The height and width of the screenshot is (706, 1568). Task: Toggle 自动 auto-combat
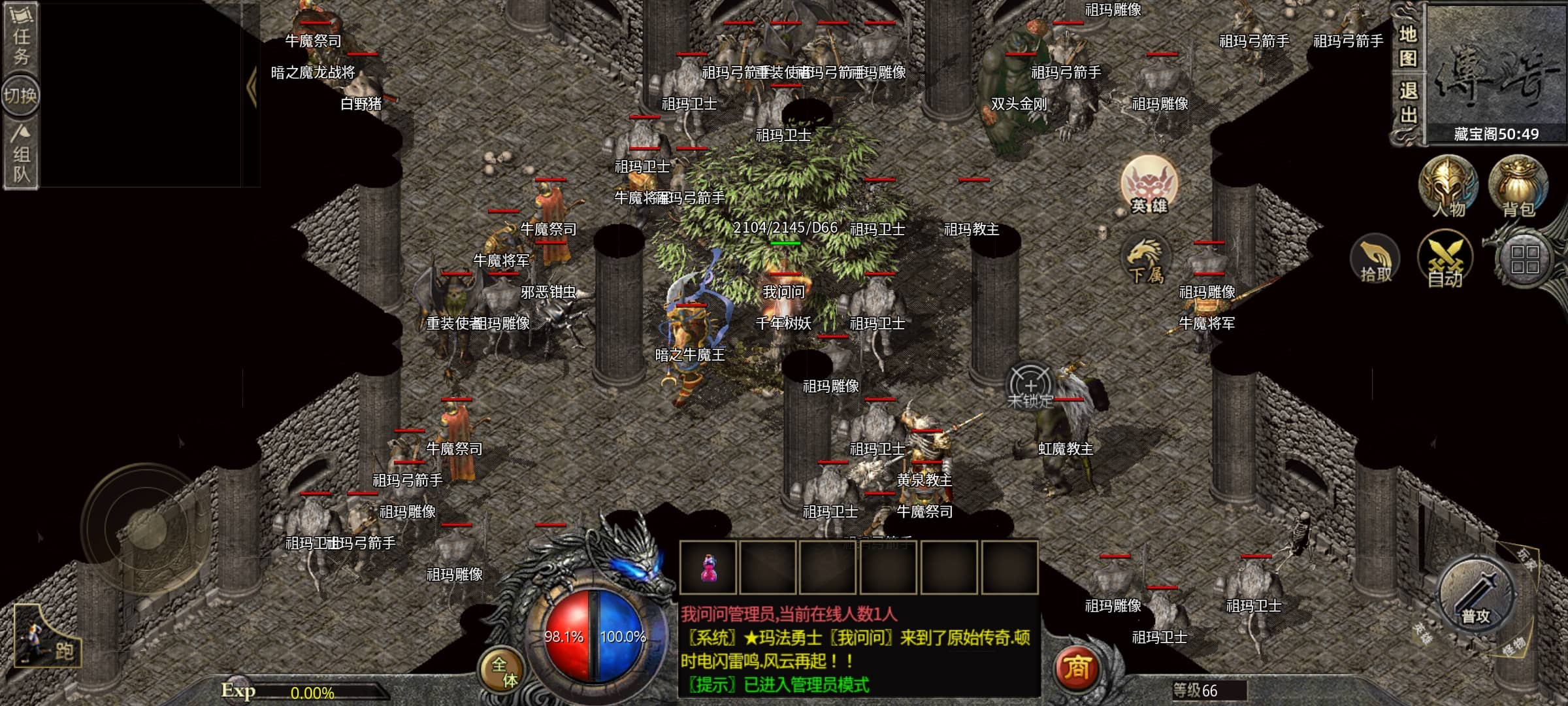(1445, 261)
